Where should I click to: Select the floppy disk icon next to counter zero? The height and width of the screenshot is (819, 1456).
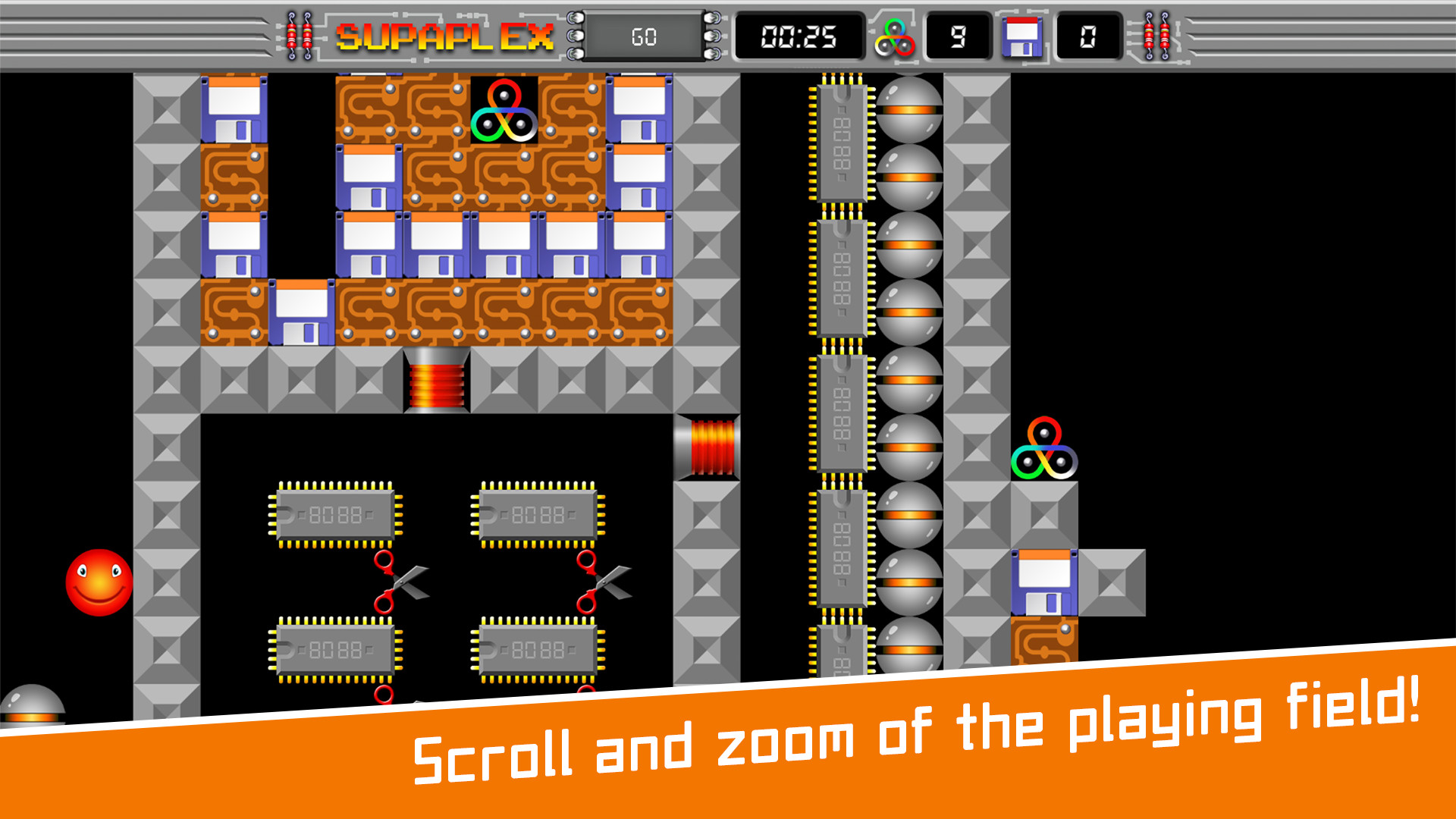pos(1021,37)
